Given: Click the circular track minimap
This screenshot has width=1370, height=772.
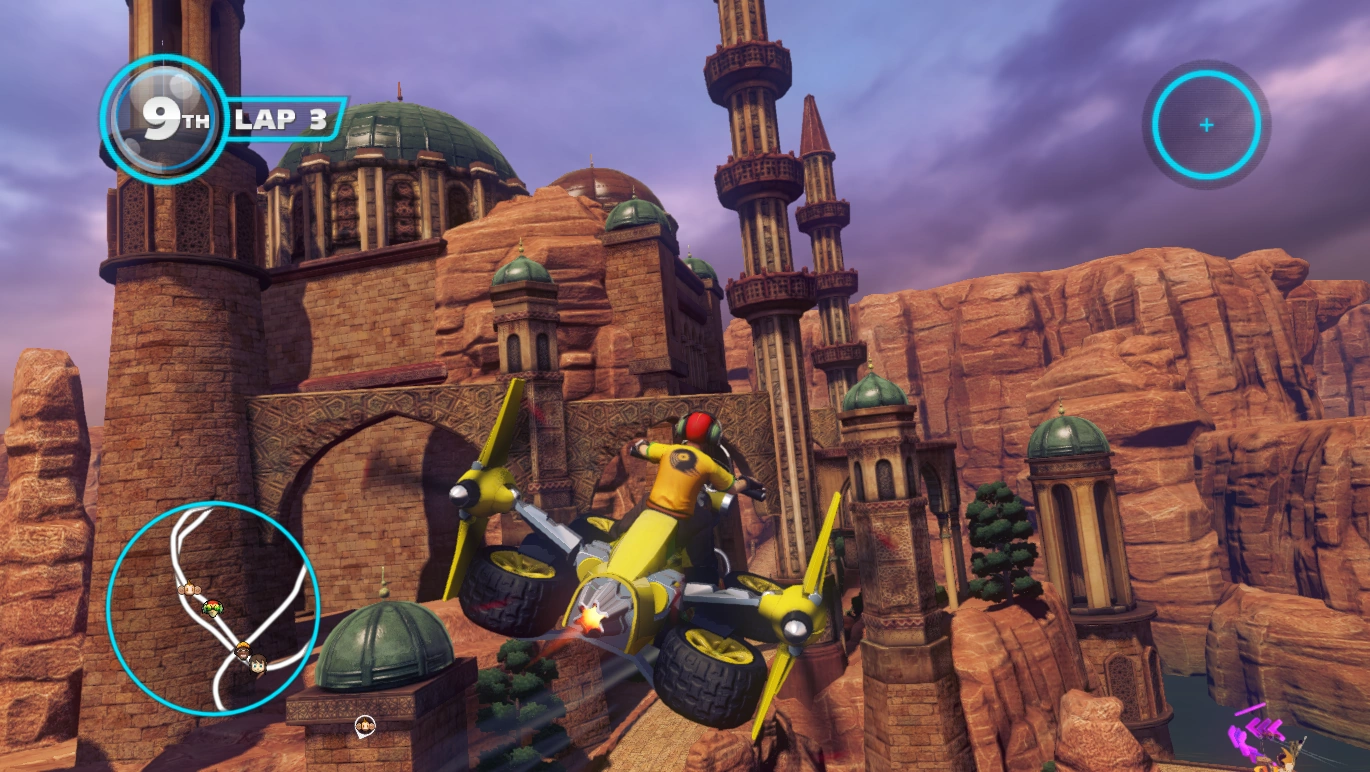Looking at the screenshot, I should tap(213, 607).
